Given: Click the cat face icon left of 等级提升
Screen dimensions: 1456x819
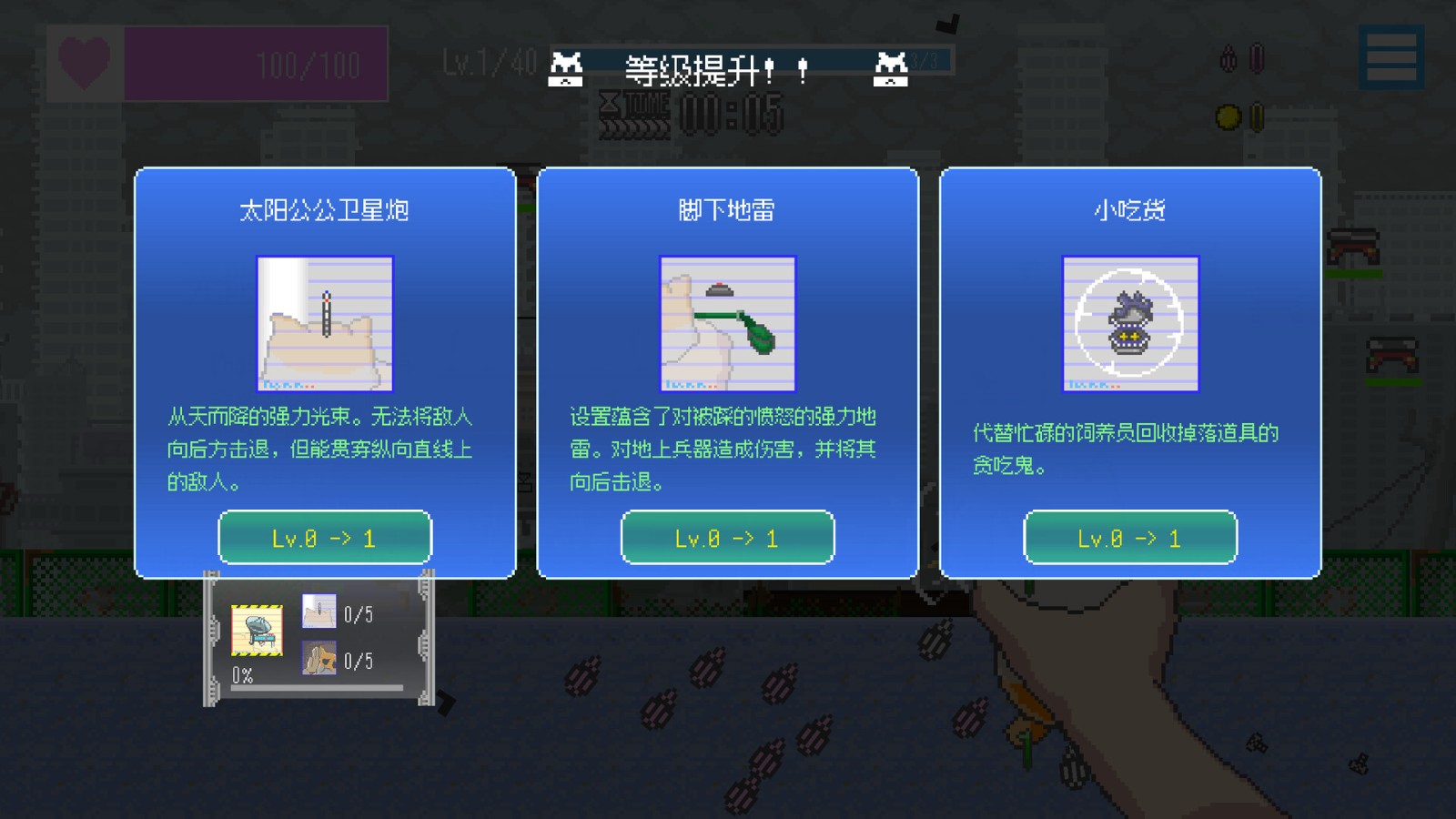Looking at the screenshot, I should [x=565, y=67].
